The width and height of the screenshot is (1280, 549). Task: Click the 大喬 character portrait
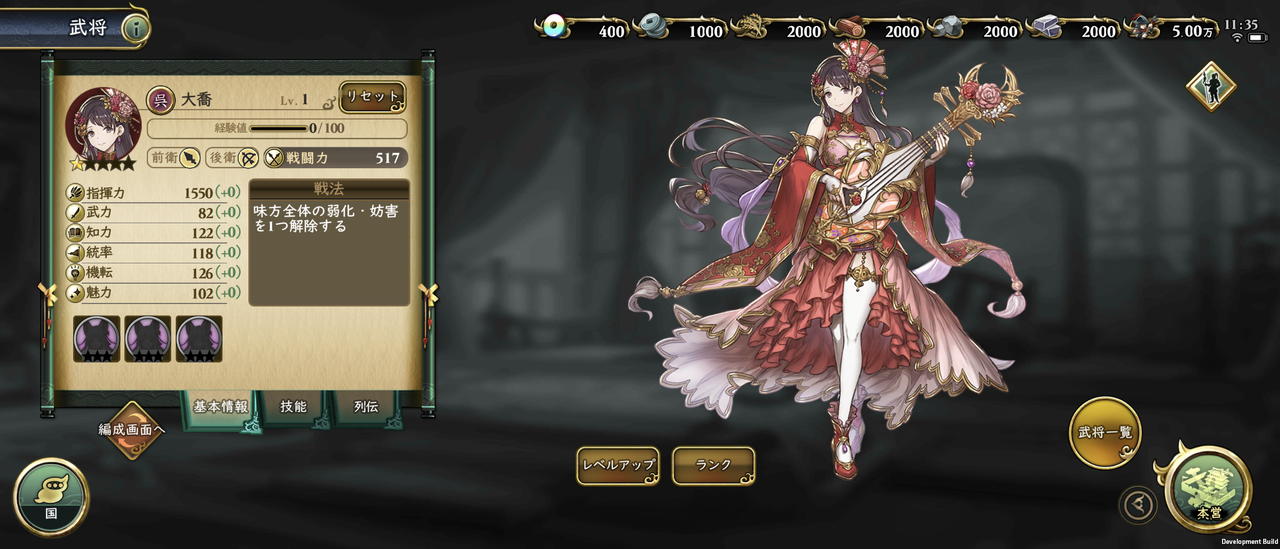coord(103,125)
